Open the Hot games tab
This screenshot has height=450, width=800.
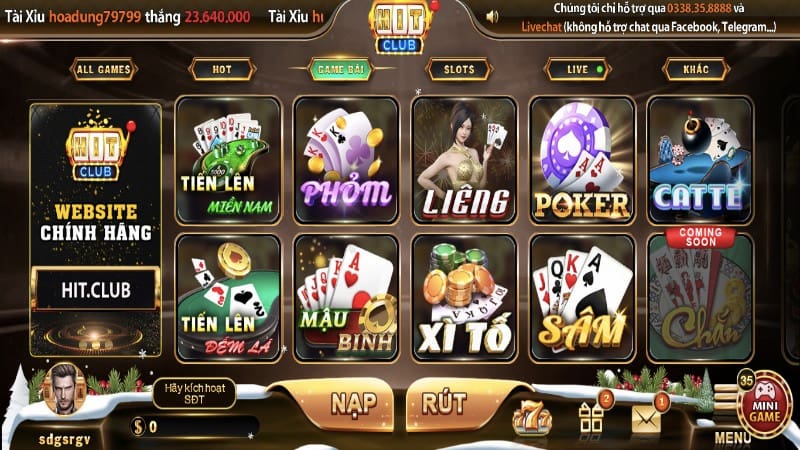point(221,69)
